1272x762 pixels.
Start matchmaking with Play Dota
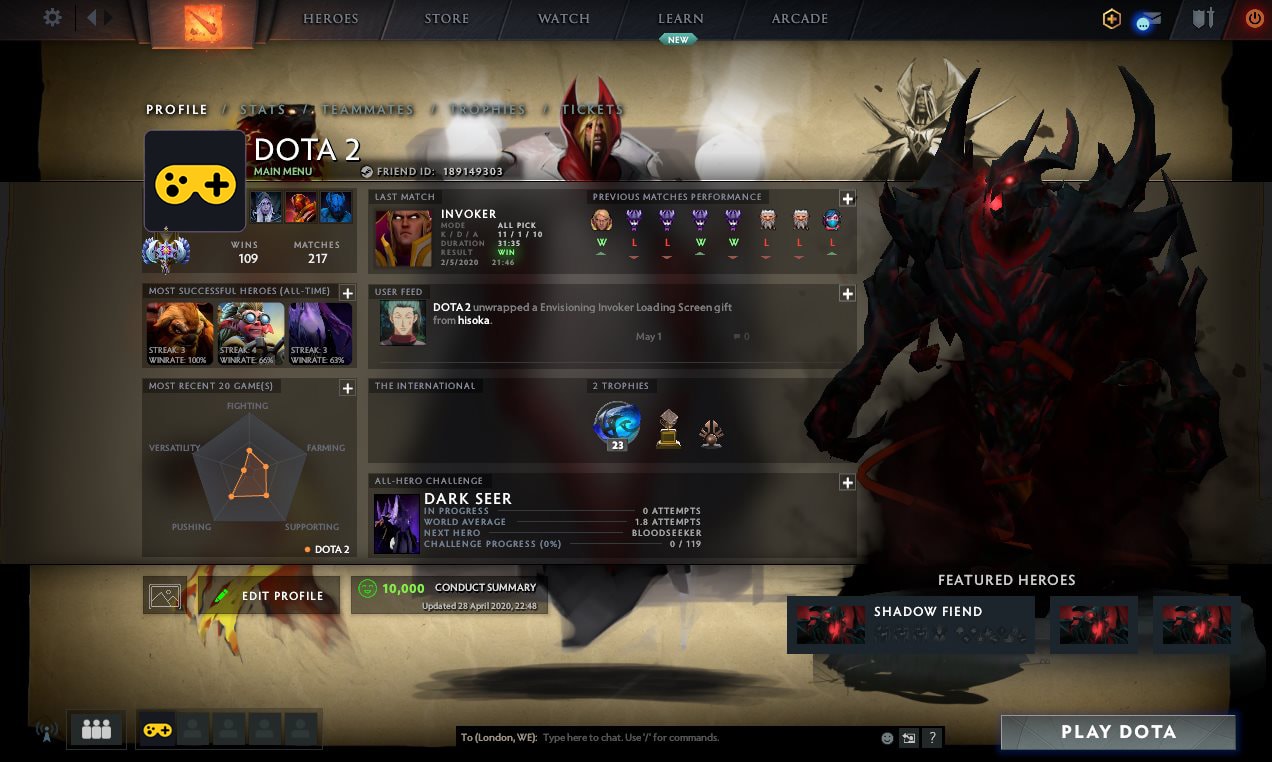[1118, 732]
